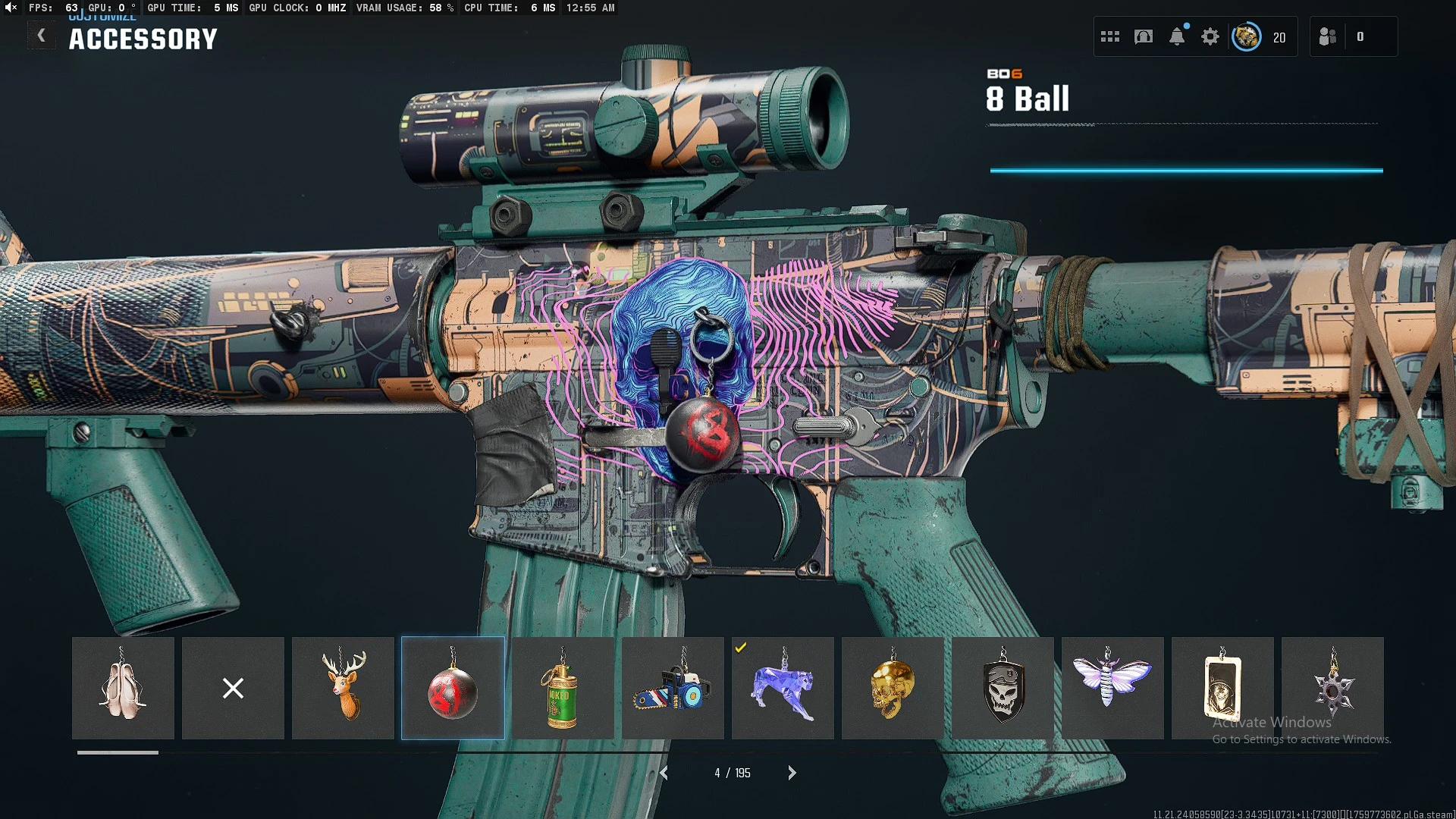Equip the green canister charm
This screenshot has width=1456, height=819.
[563, 688]
